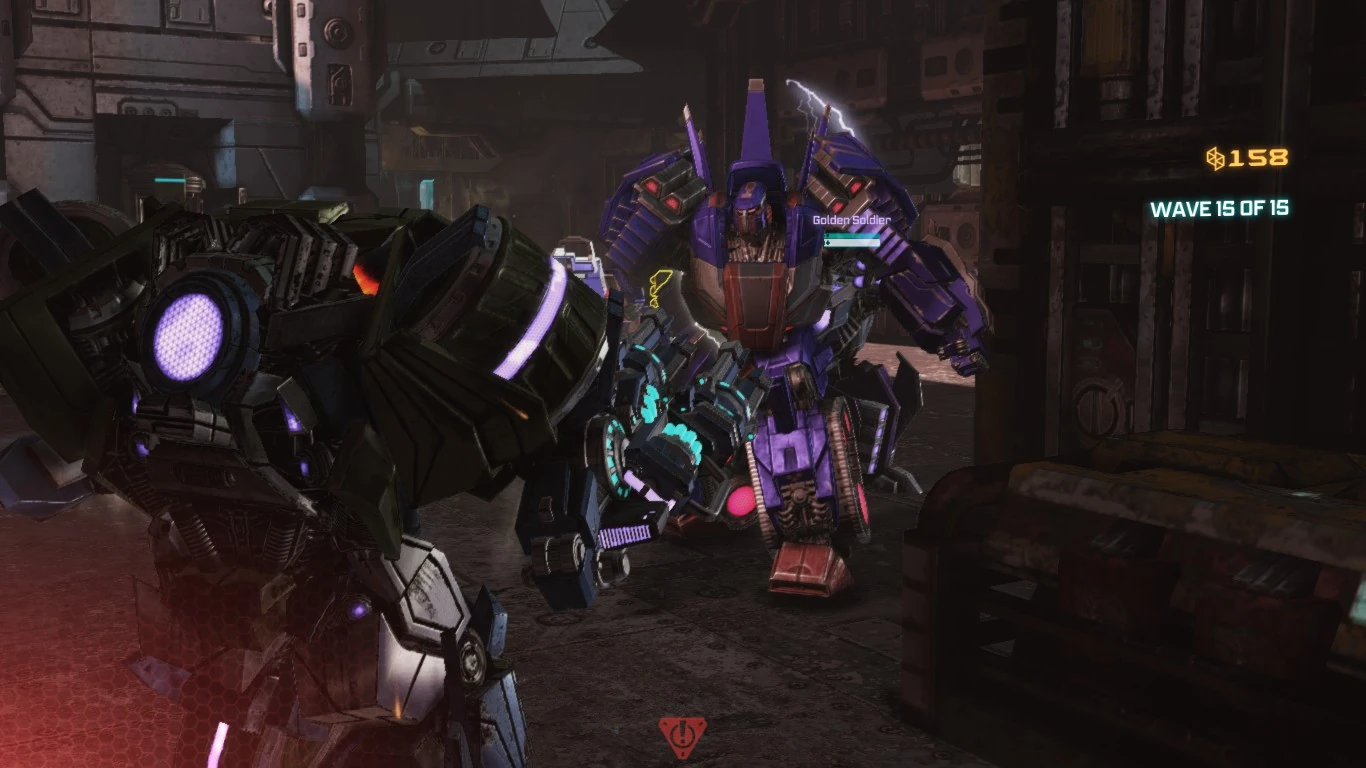The image size is (1366, 768).
Task: Click the Golden Soldier nameplate
Action: pos(849,222)
